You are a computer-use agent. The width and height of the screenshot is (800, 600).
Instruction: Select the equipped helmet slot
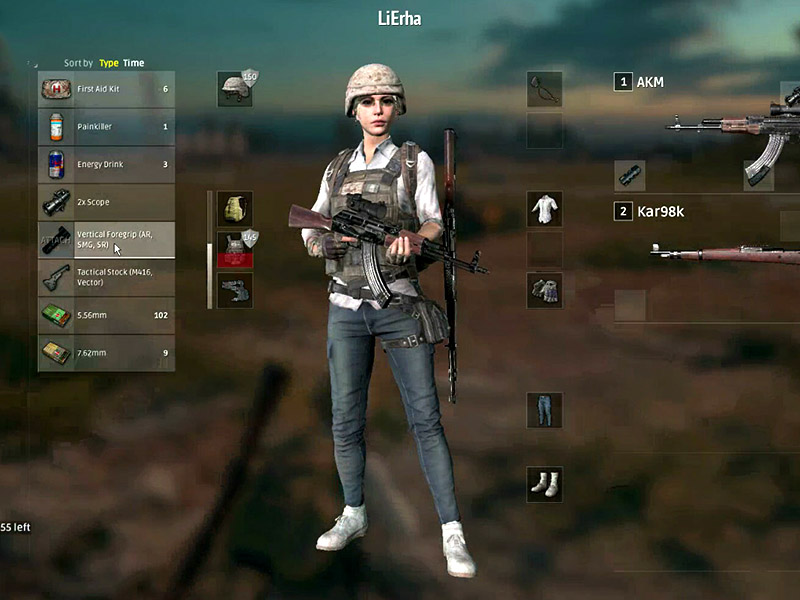click(235, 88)
